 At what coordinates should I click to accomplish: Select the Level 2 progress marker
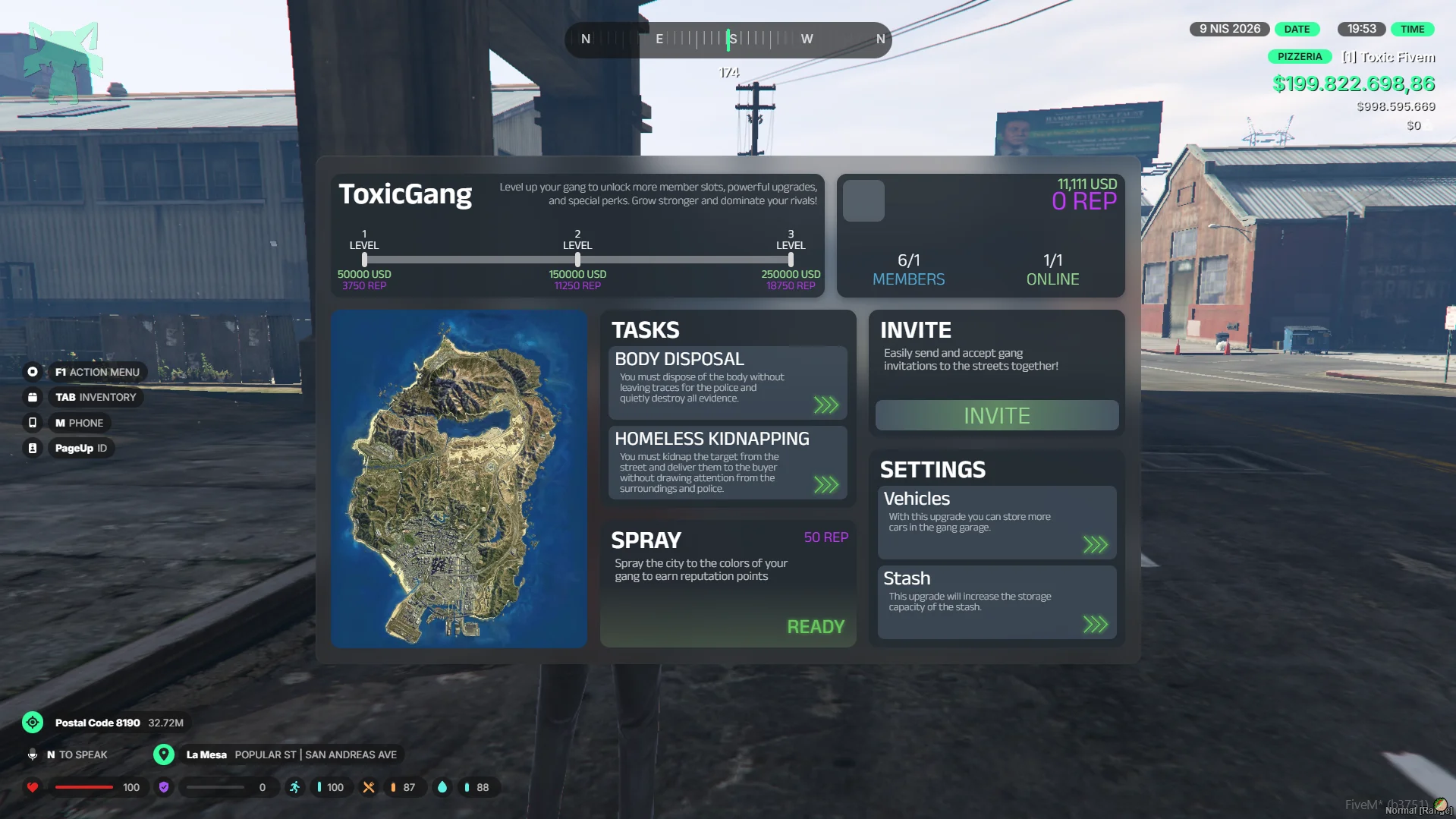tap(577, 260)
